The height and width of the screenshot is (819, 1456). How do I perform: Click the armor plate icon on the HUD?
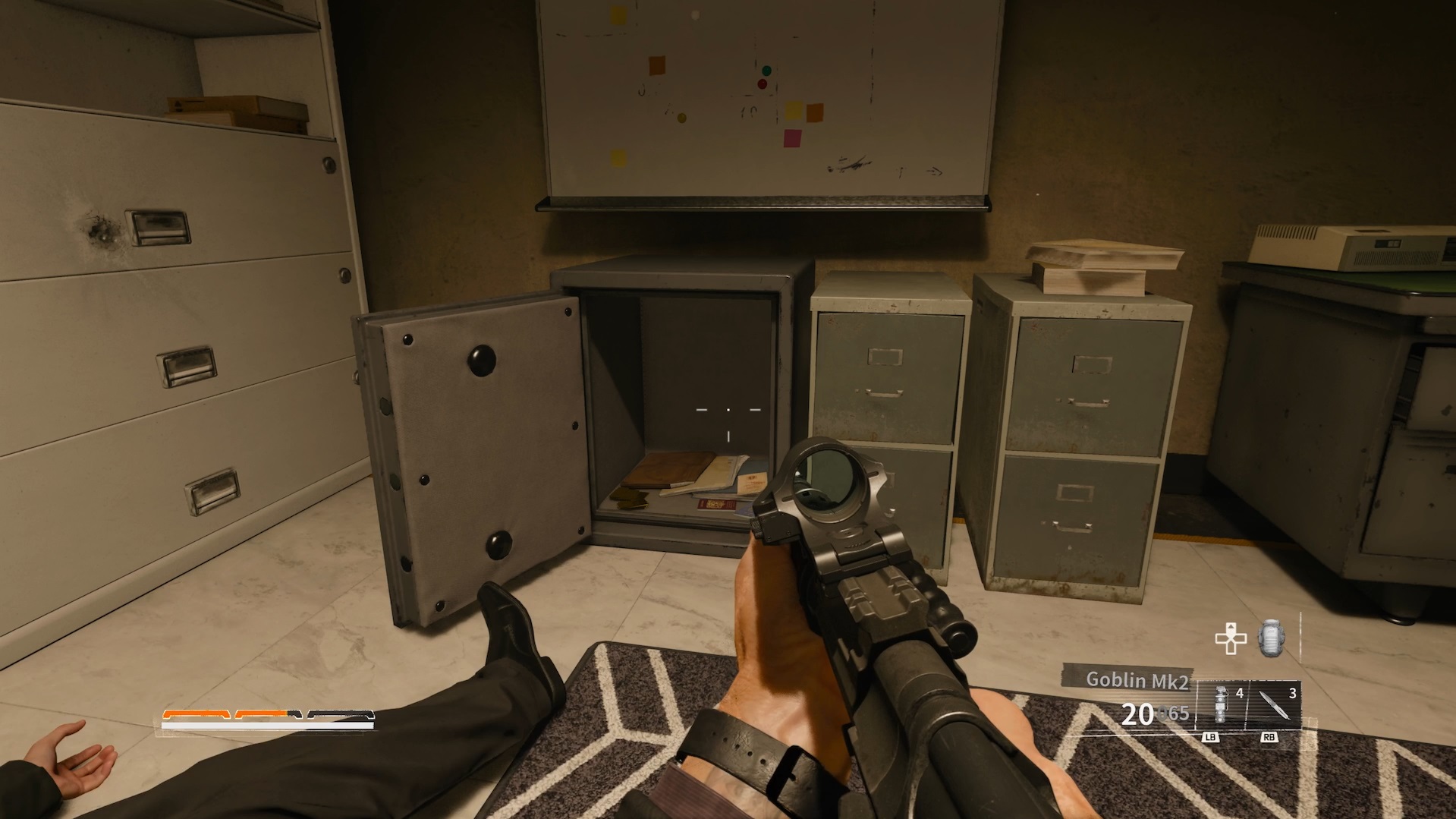[1270, 639]
